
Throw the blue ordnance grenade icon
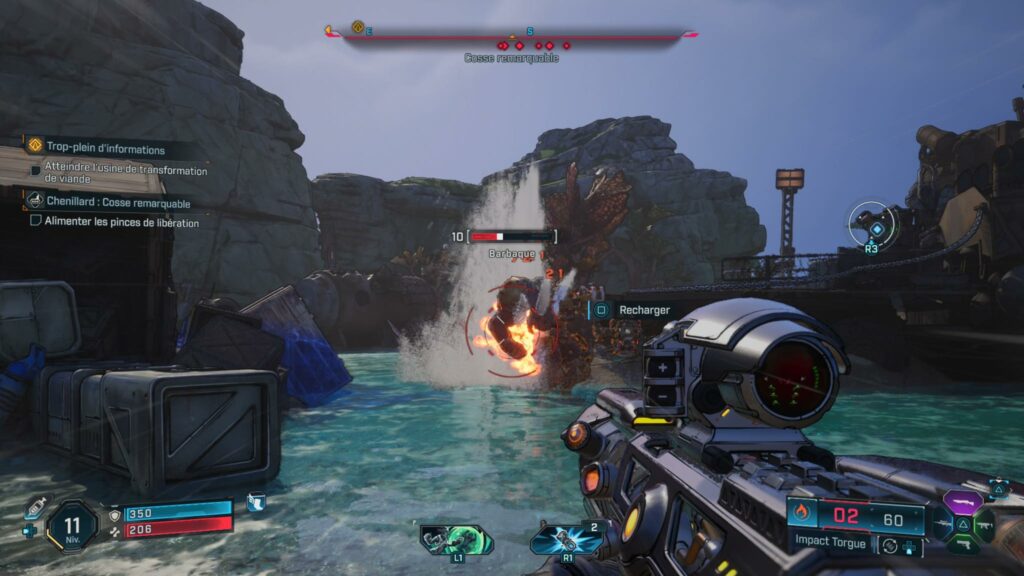(567, 540)
